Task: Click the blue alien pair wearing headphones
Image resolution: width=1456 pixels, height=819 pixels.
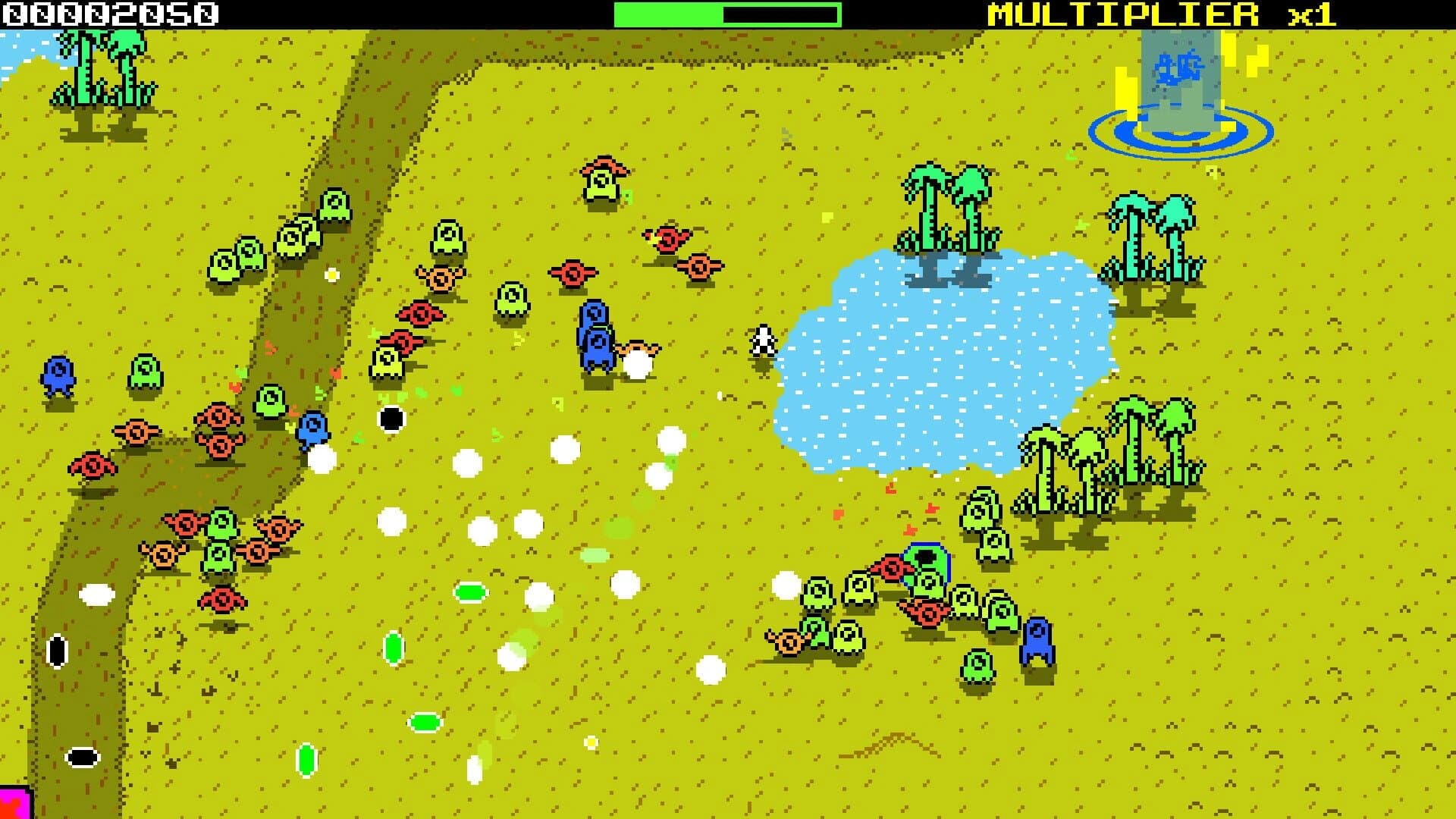Action: coord(596,337)
